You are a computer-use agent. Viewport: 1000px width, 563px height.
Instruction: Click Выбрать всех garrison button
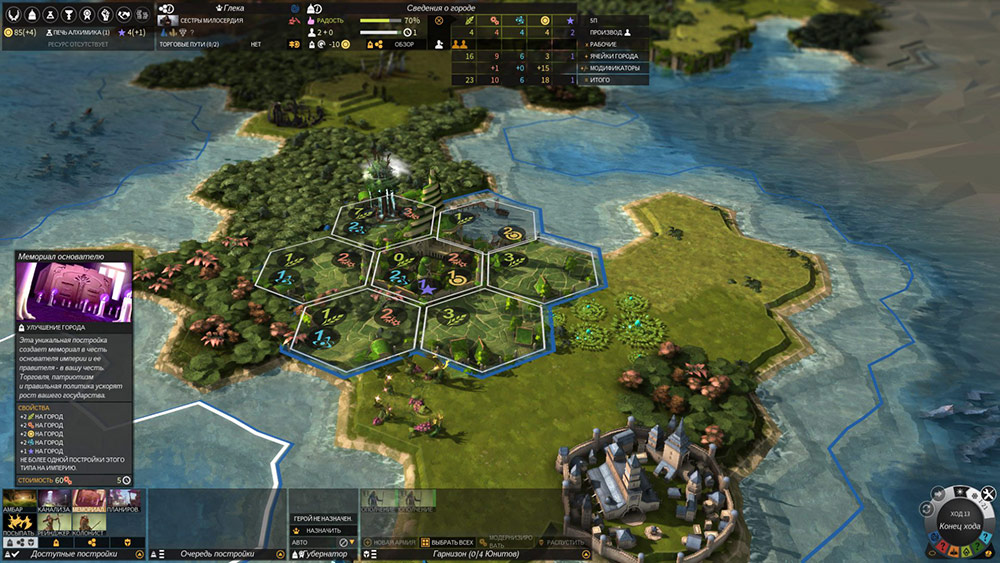(x=446, y=541)
